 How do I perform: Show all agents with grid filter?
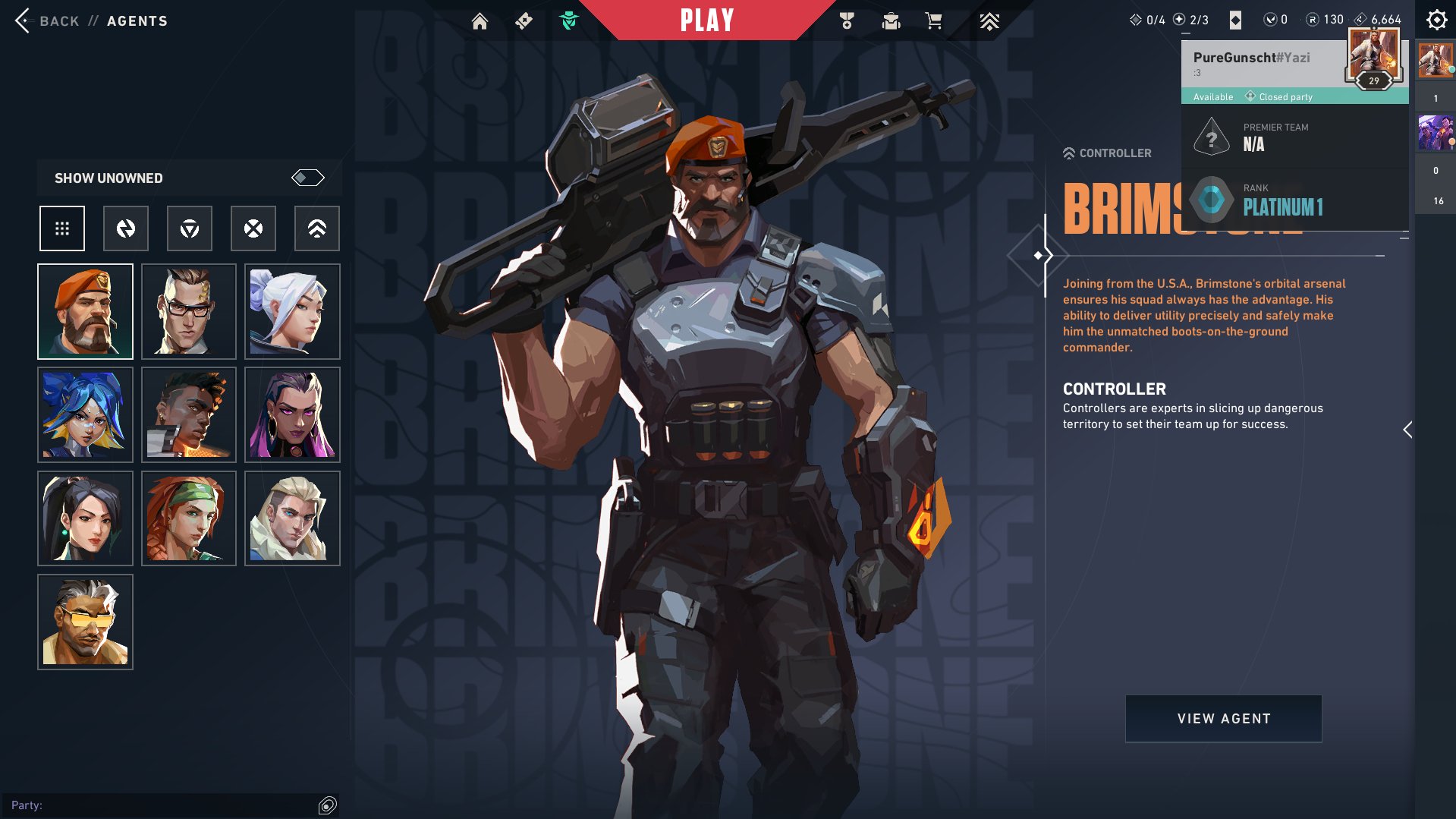[x=62, y=228]
